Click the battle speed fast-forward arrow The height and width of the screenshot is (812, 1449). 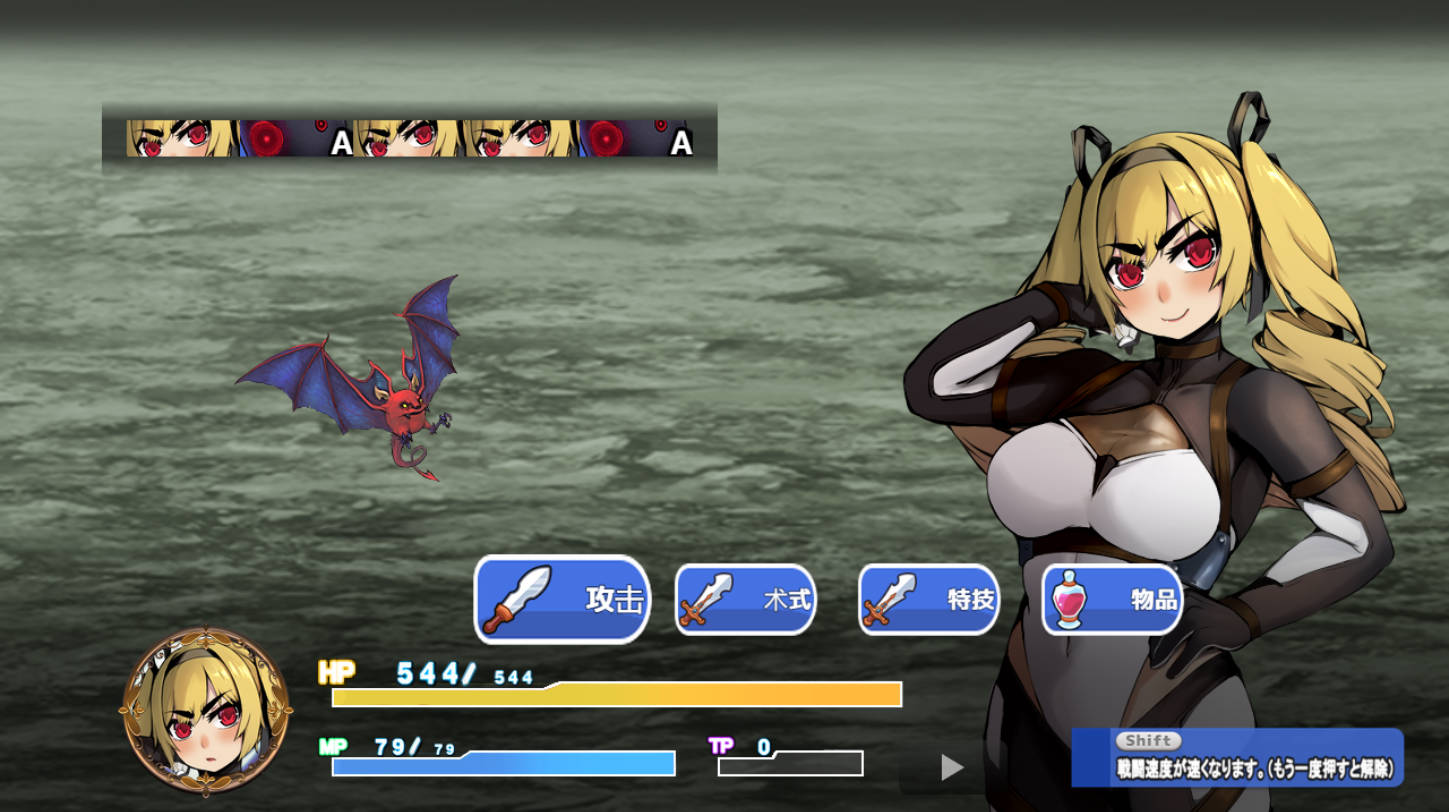[952, 767]
